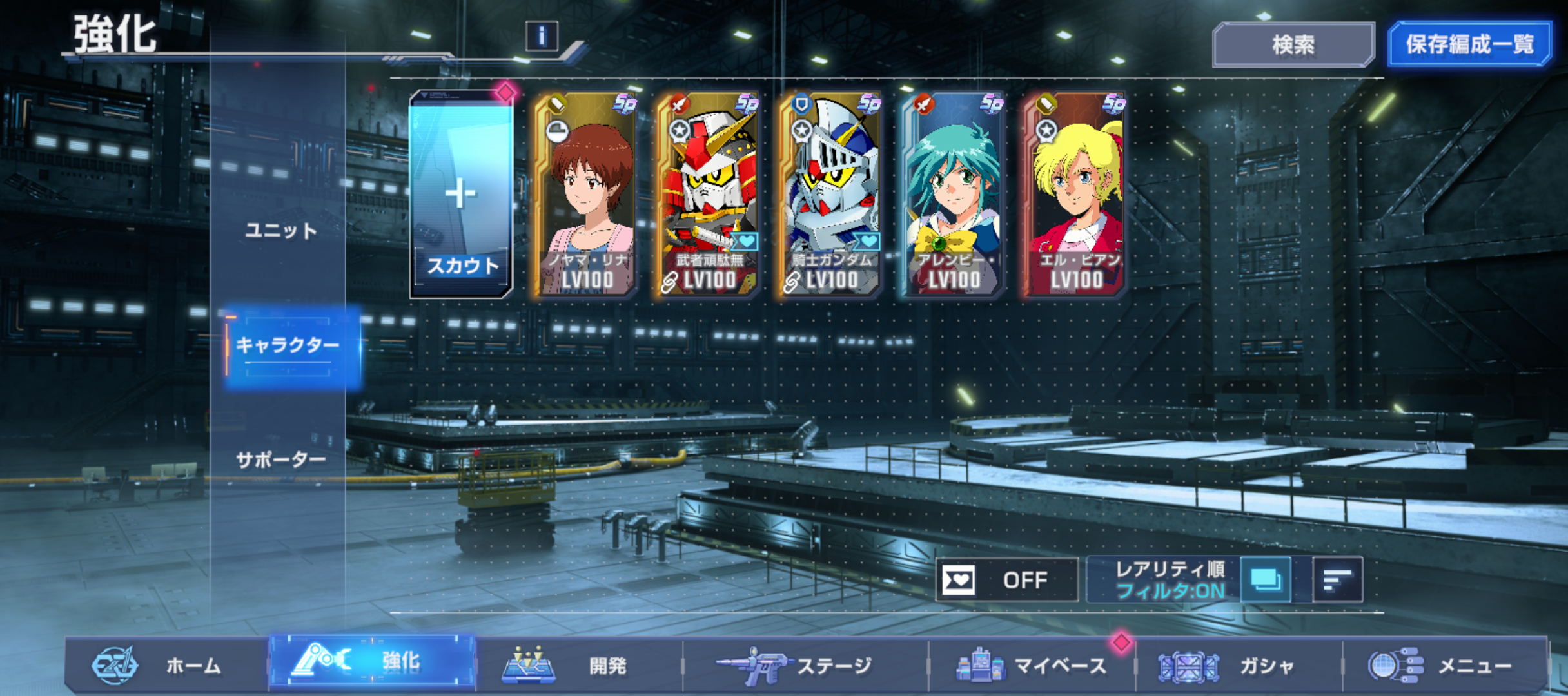Toggle the sort order bars icon

[1337, 580]
